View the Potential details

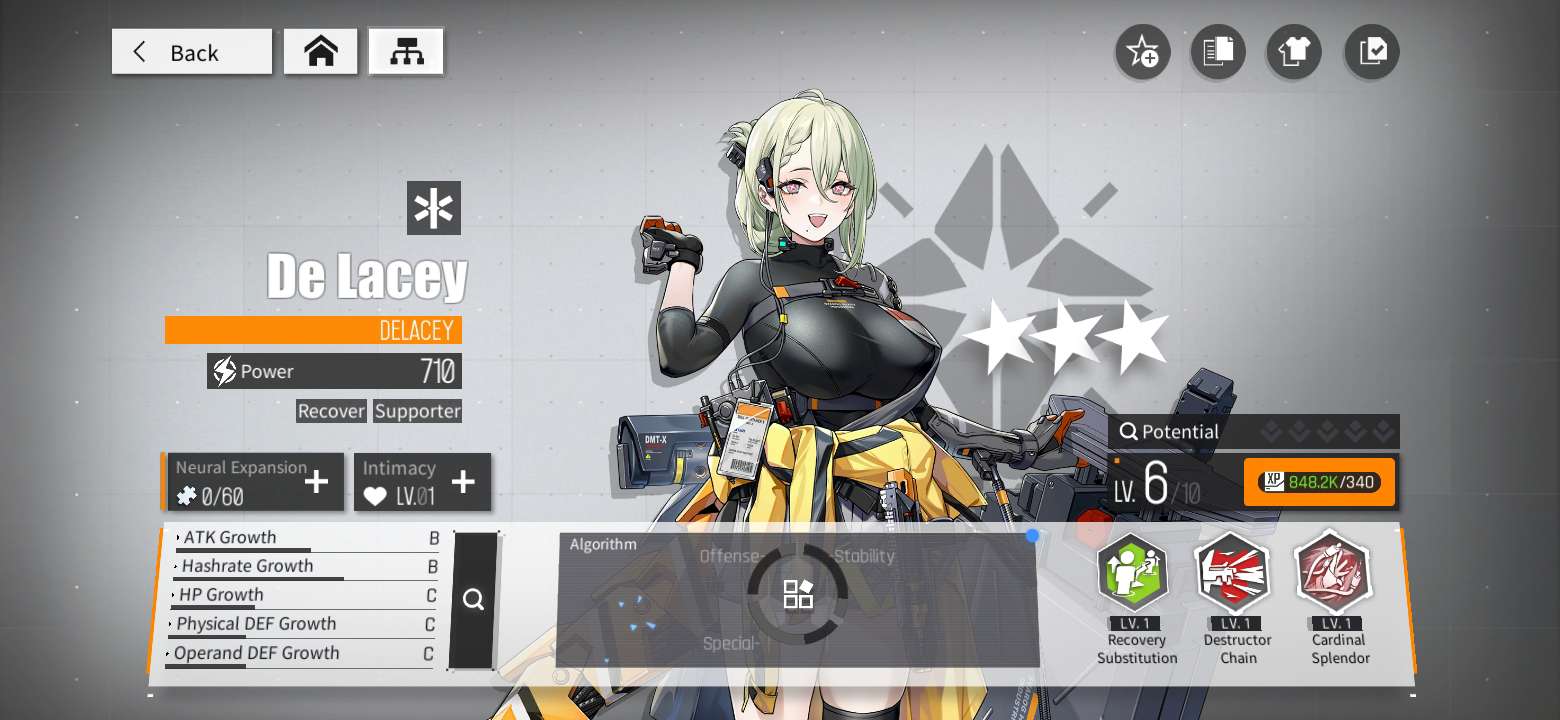[x=1252, y=432]
